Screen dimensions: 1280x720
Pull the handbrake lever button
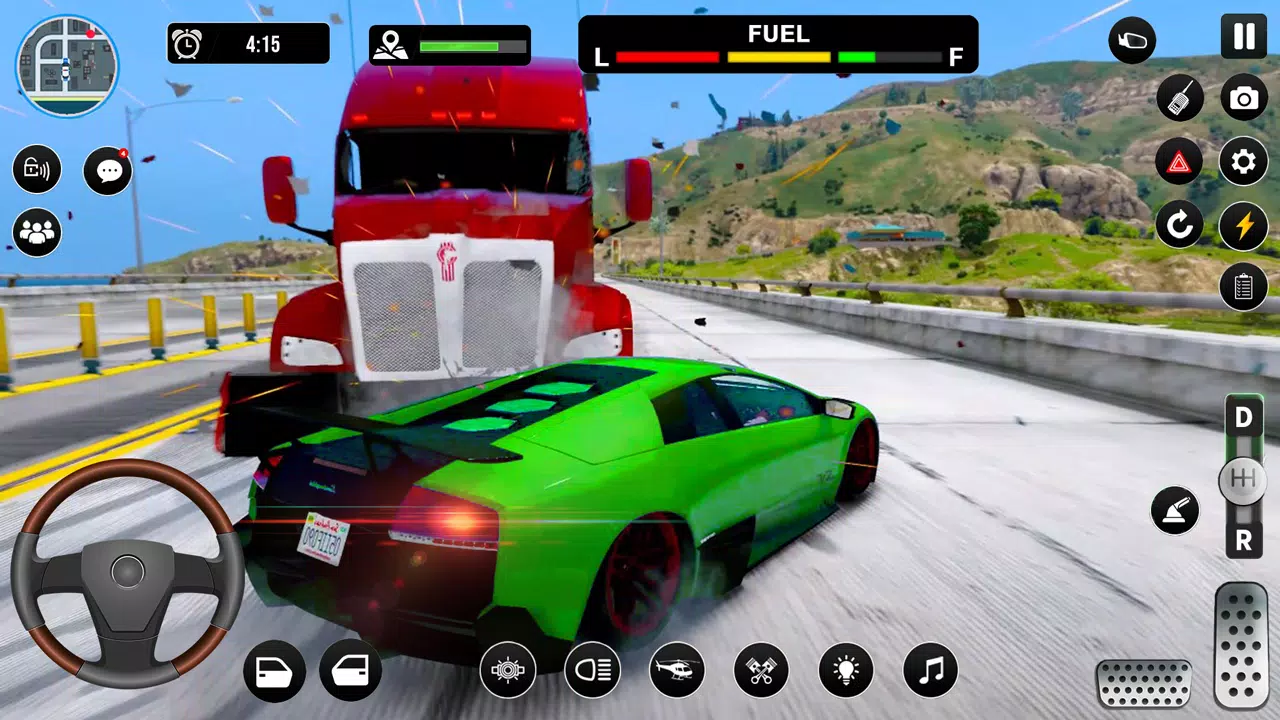pos(1175,510)
